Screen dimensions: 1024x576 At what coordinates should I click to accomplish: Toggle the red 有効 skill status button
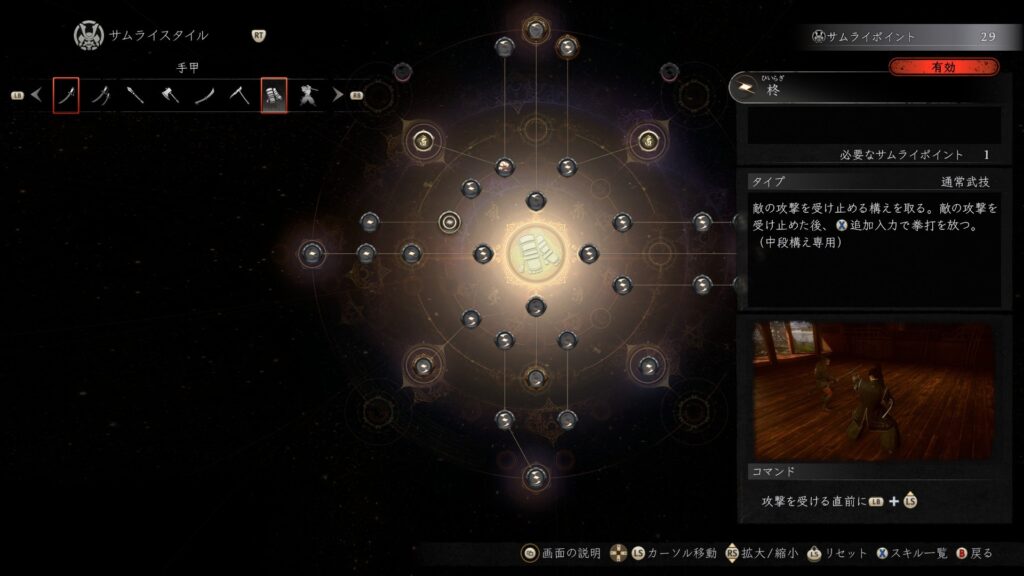943,67
